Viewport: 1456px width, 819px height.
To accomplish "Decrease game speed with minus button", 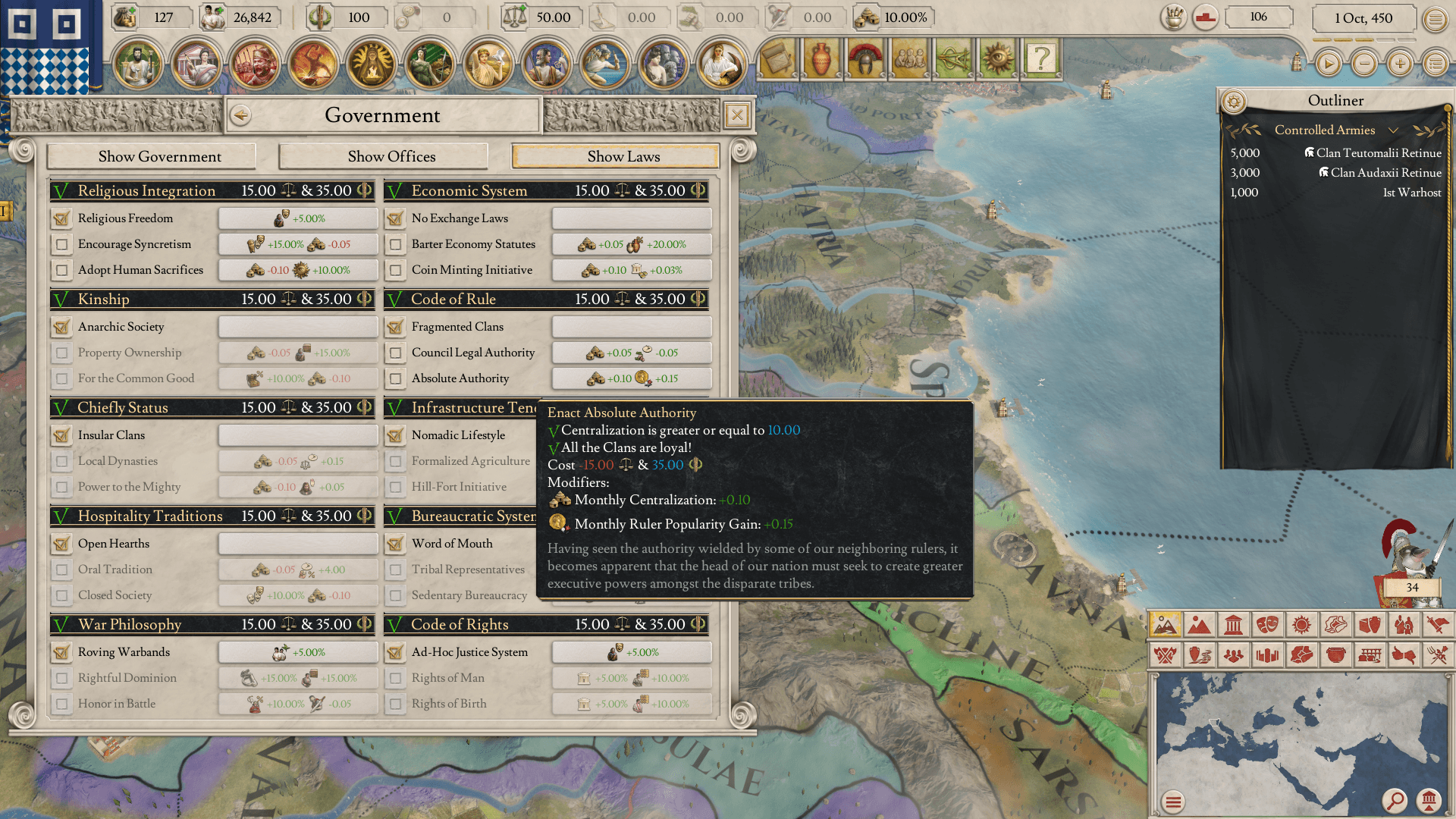I will point(1364,64).
